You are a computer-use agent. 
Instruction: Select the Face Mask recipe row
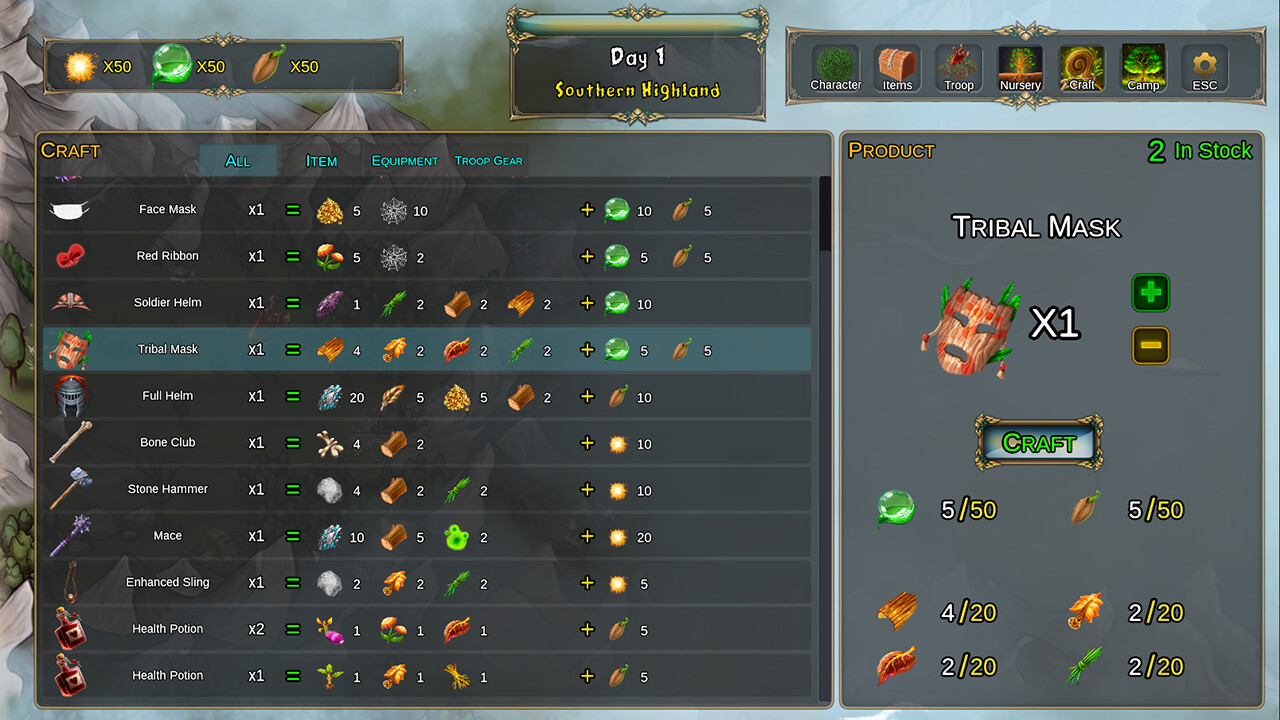pyautogui.click(x=400, y=209)
